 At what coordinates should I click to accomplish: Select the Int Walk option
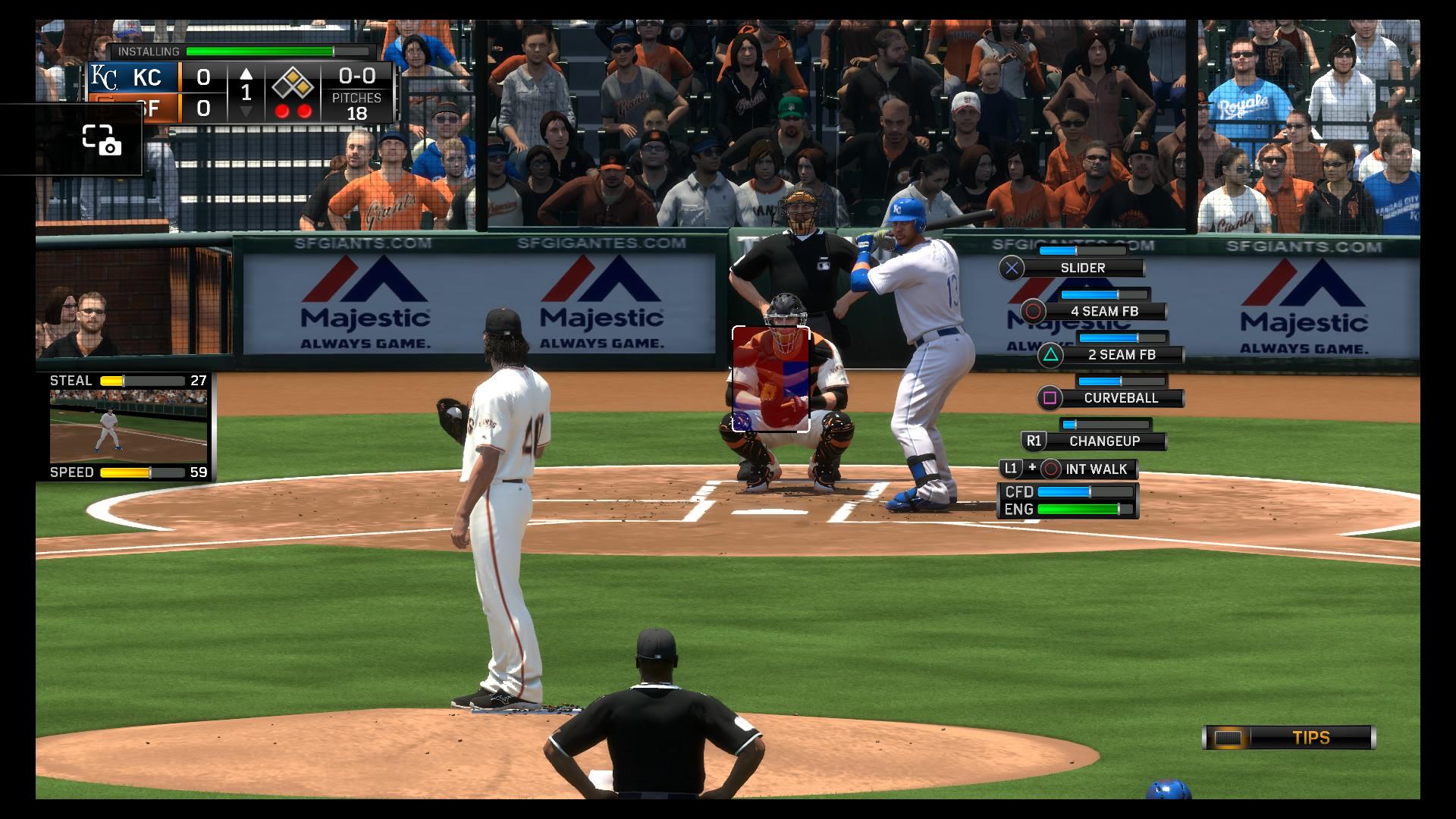click(x=1095, y=469)
